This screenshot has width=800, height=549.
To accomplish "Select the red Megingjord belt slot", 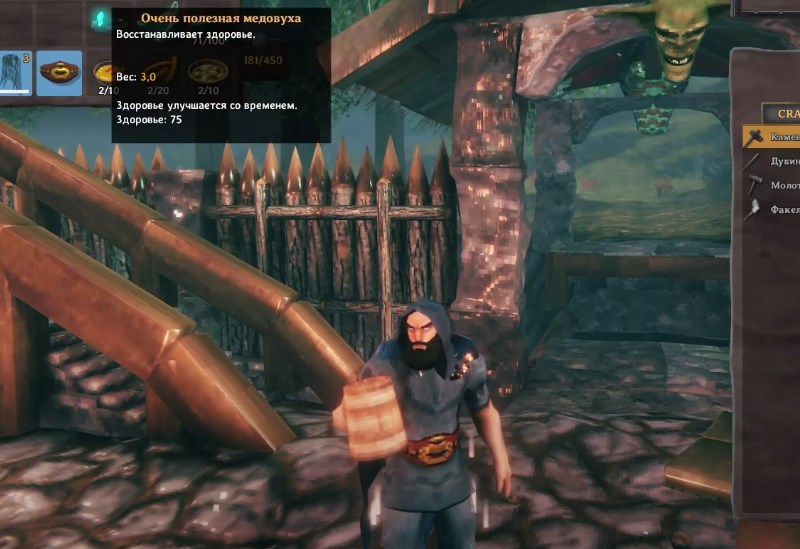I will (x=59, y=73).
